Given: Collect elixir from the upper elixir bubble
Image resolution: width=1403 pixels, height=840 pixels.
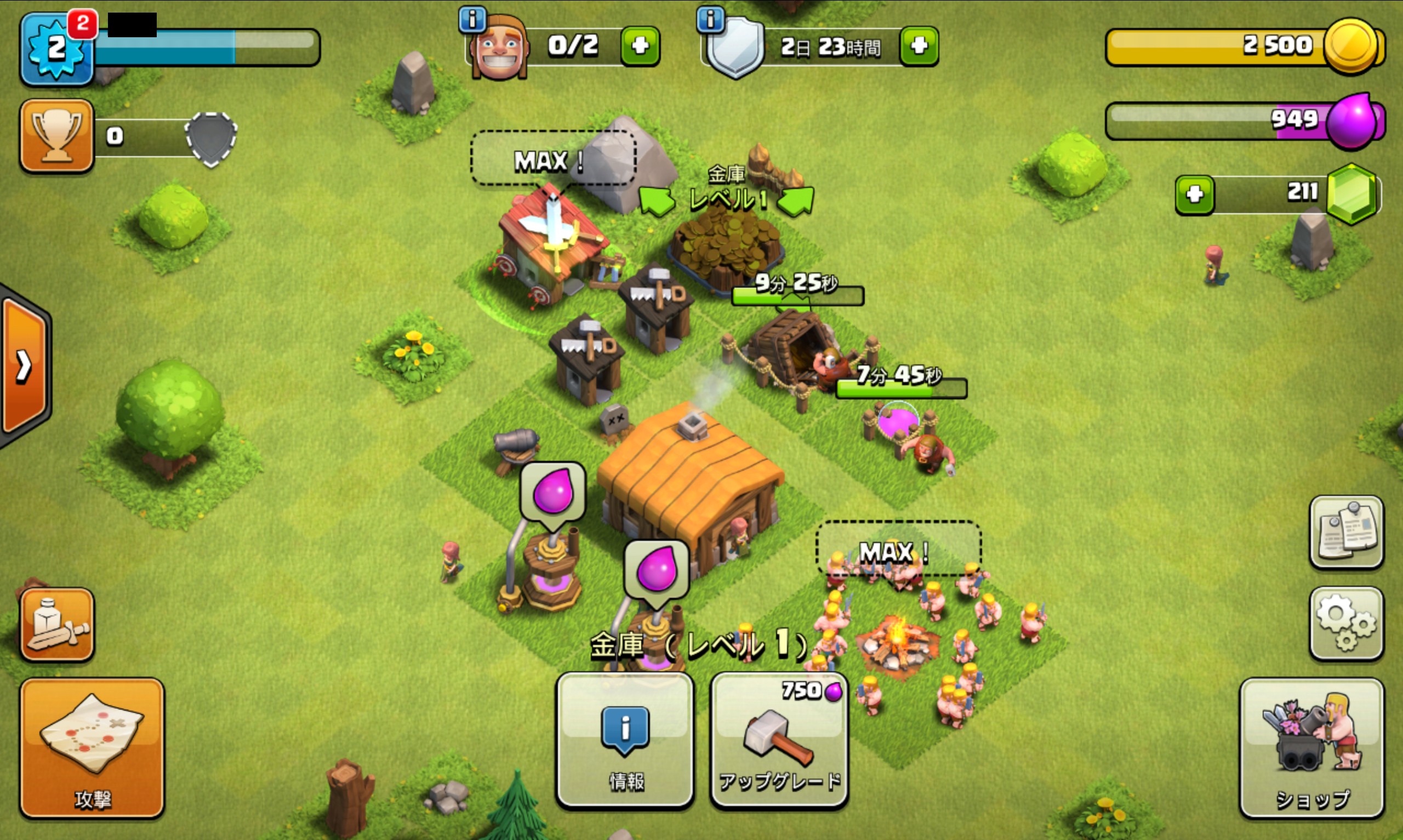Looking at the screenshot, I should tap(552, 491).
